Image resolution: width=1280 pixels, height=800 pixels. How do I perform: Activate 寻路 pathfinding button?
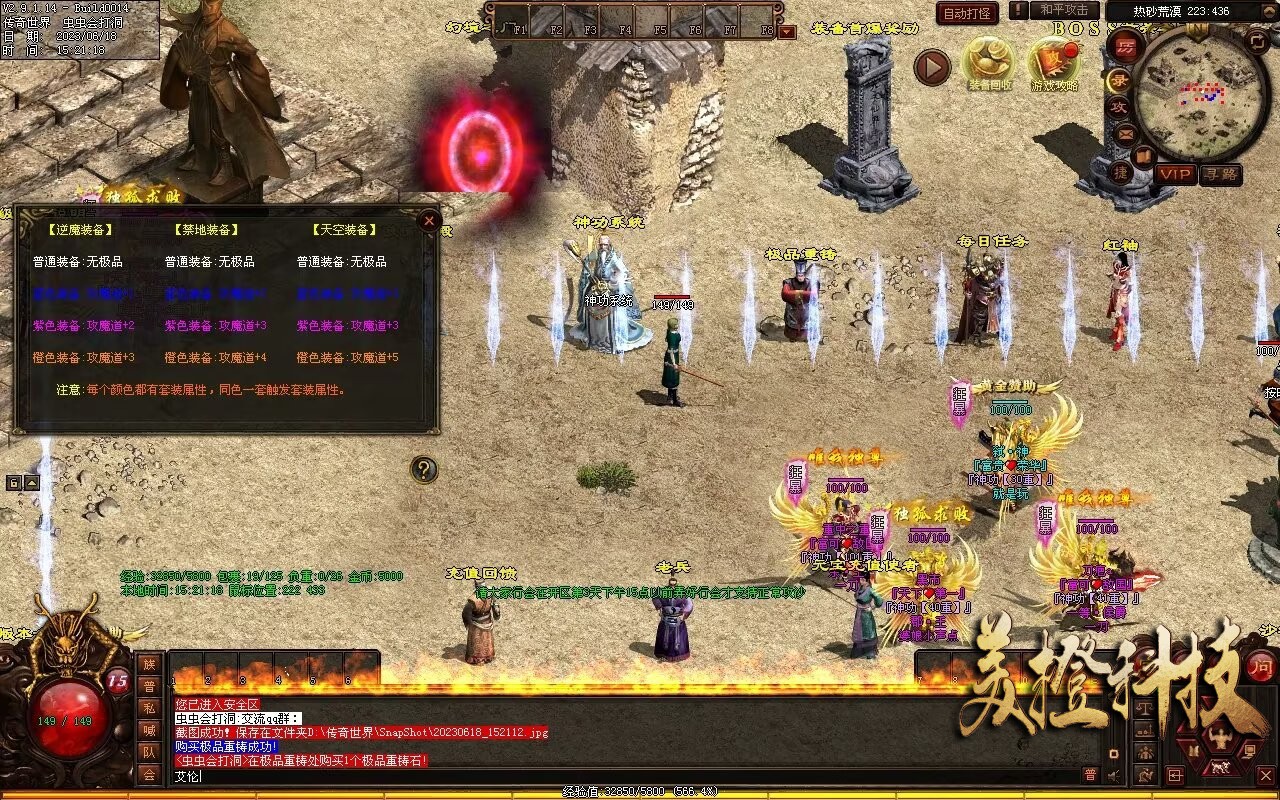pos(1220,174)
